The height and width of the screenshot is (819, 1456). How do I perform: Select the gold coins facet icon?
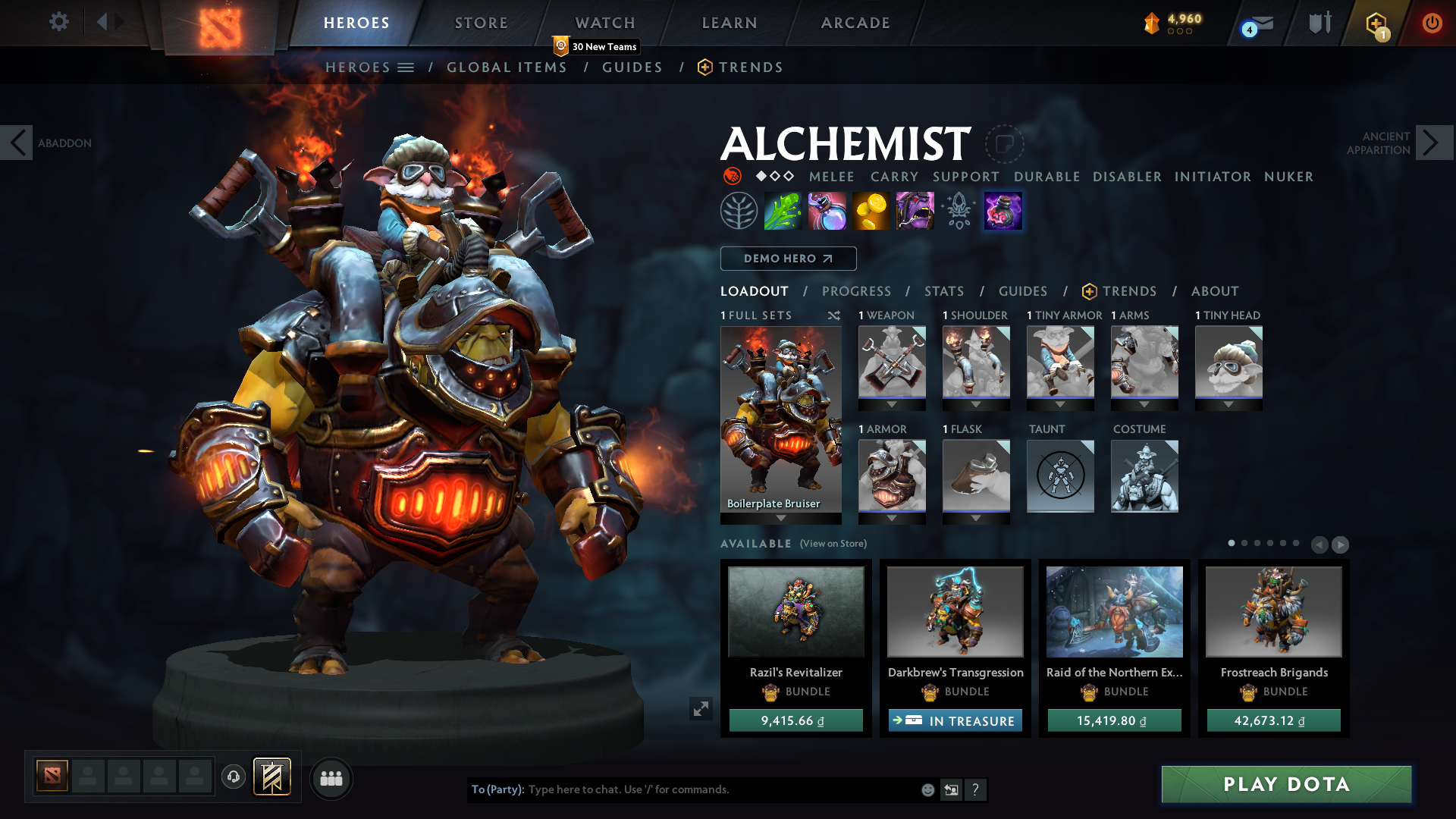[871, 211]
